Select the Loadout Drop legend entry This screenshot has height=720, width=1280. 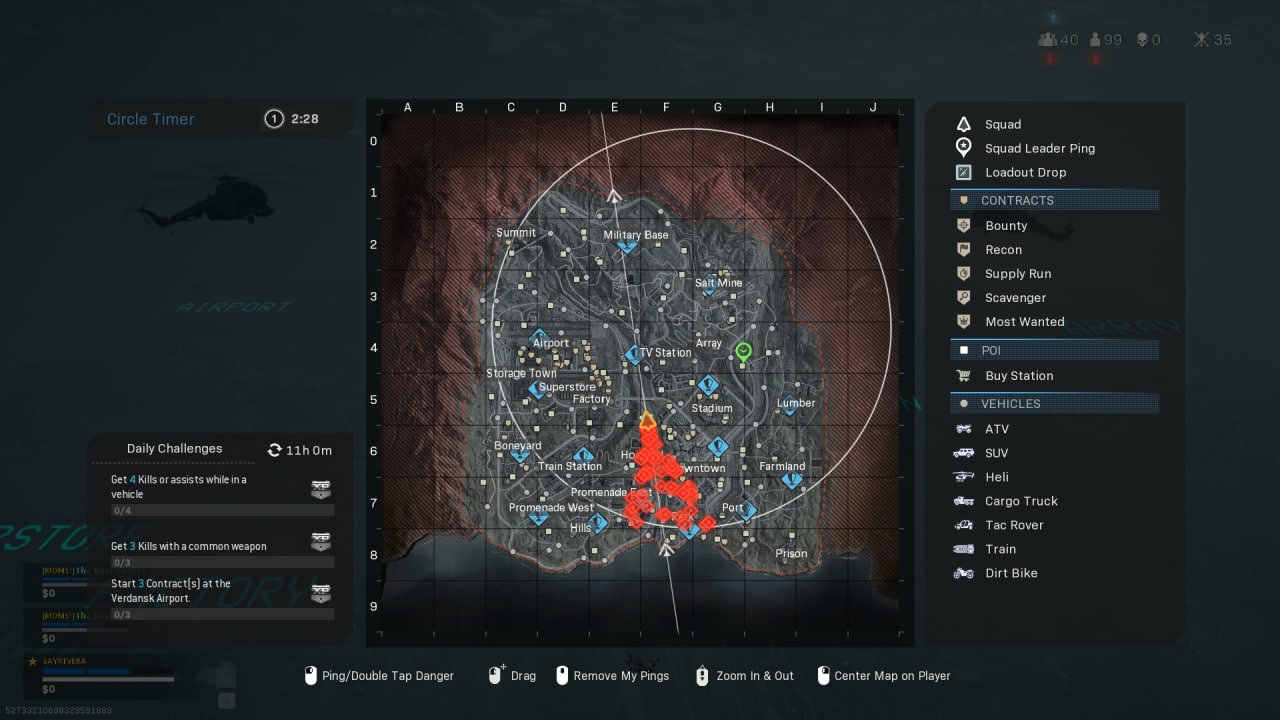pos(1025,172)
